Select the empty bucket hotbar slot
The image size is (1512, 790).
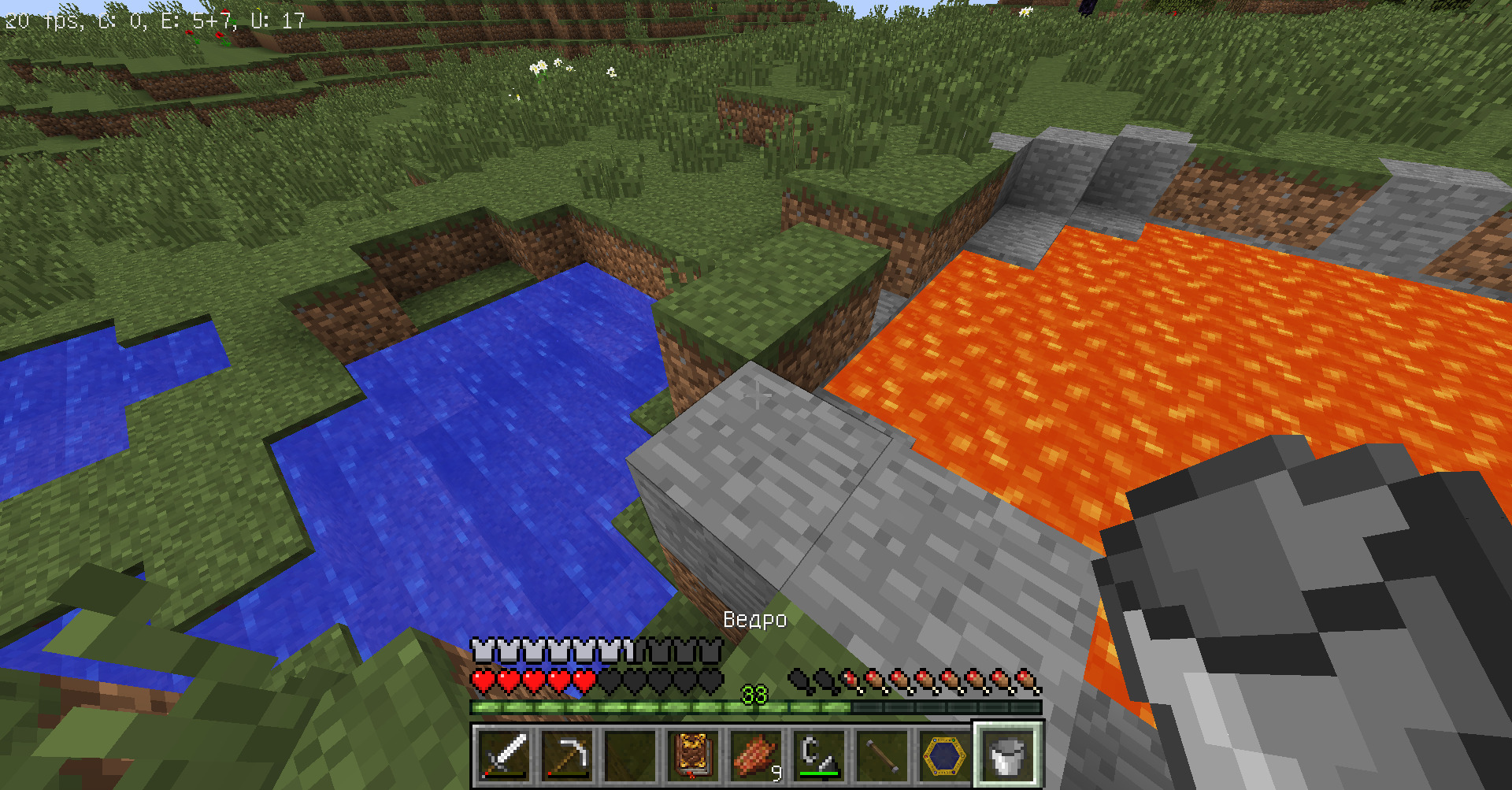click(1008, 755)
